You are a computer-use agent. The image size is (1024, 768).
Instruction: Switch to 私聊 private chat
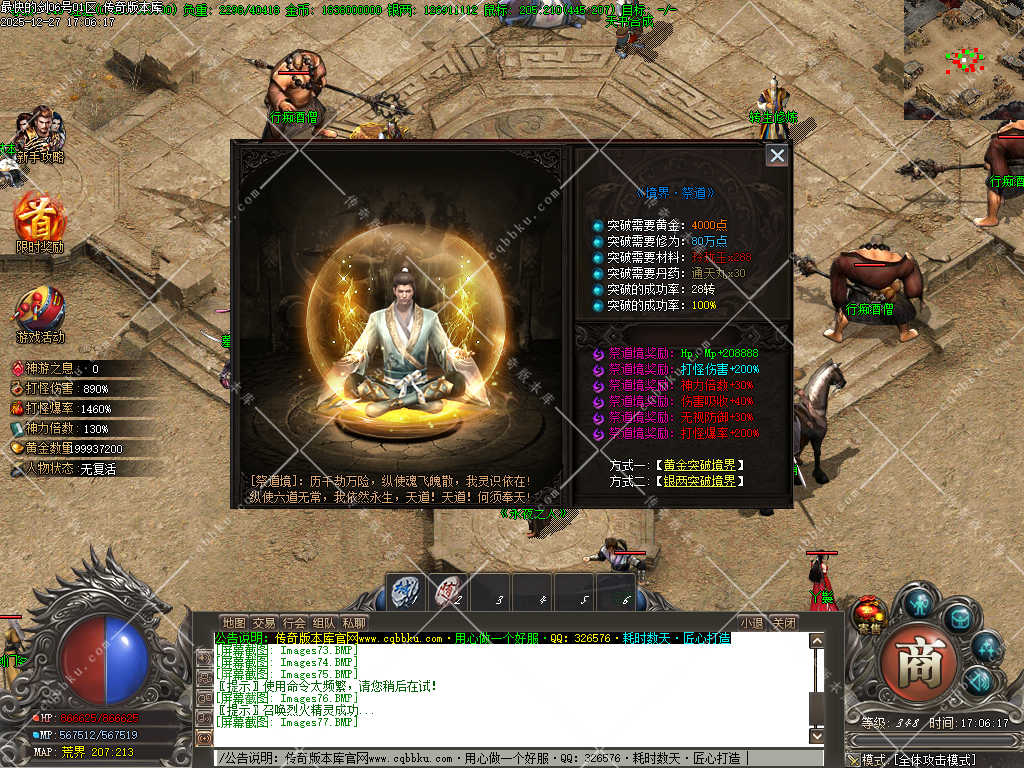tap(354, 623)
